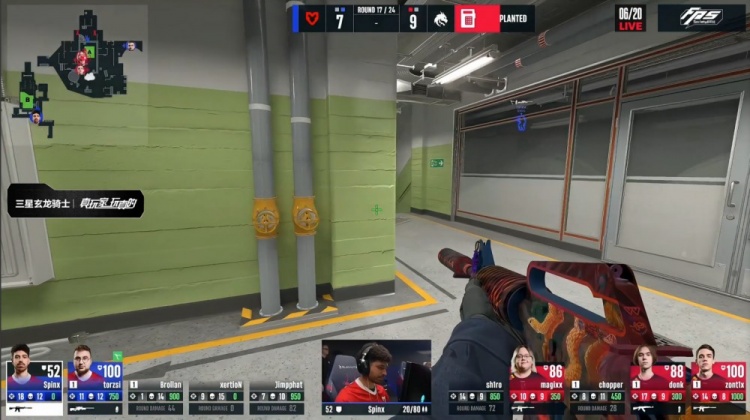Pick xertioN's player panel

point(216,396)
